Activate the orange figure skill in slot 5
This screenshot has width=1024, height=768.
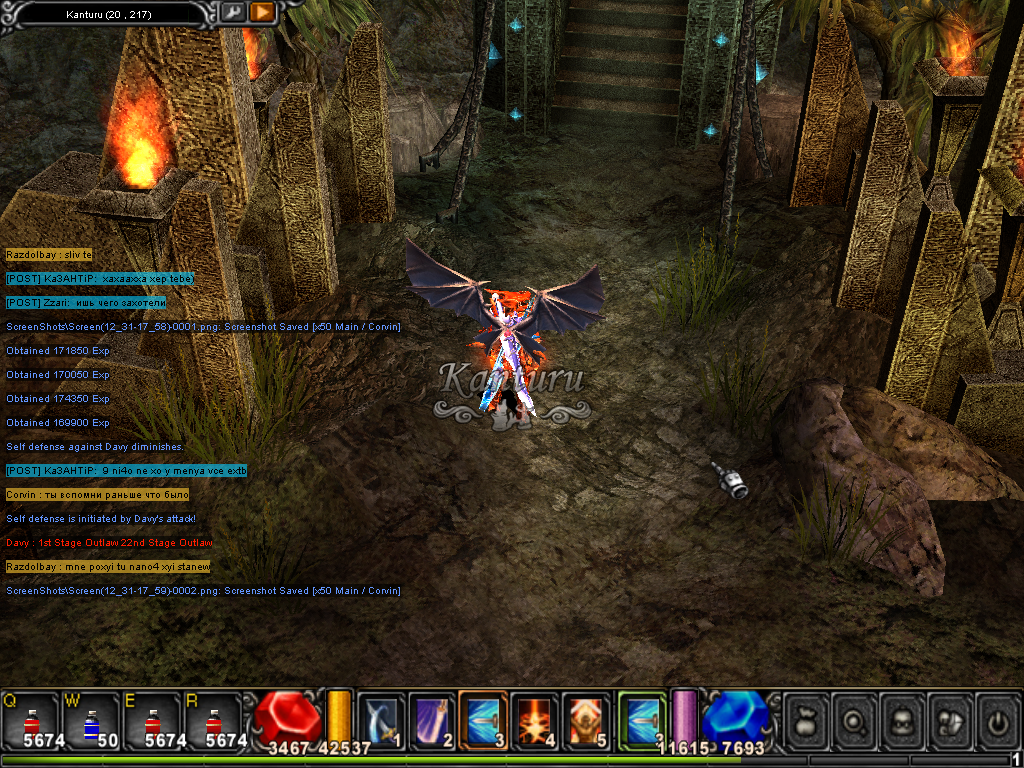tap(587, 719)
